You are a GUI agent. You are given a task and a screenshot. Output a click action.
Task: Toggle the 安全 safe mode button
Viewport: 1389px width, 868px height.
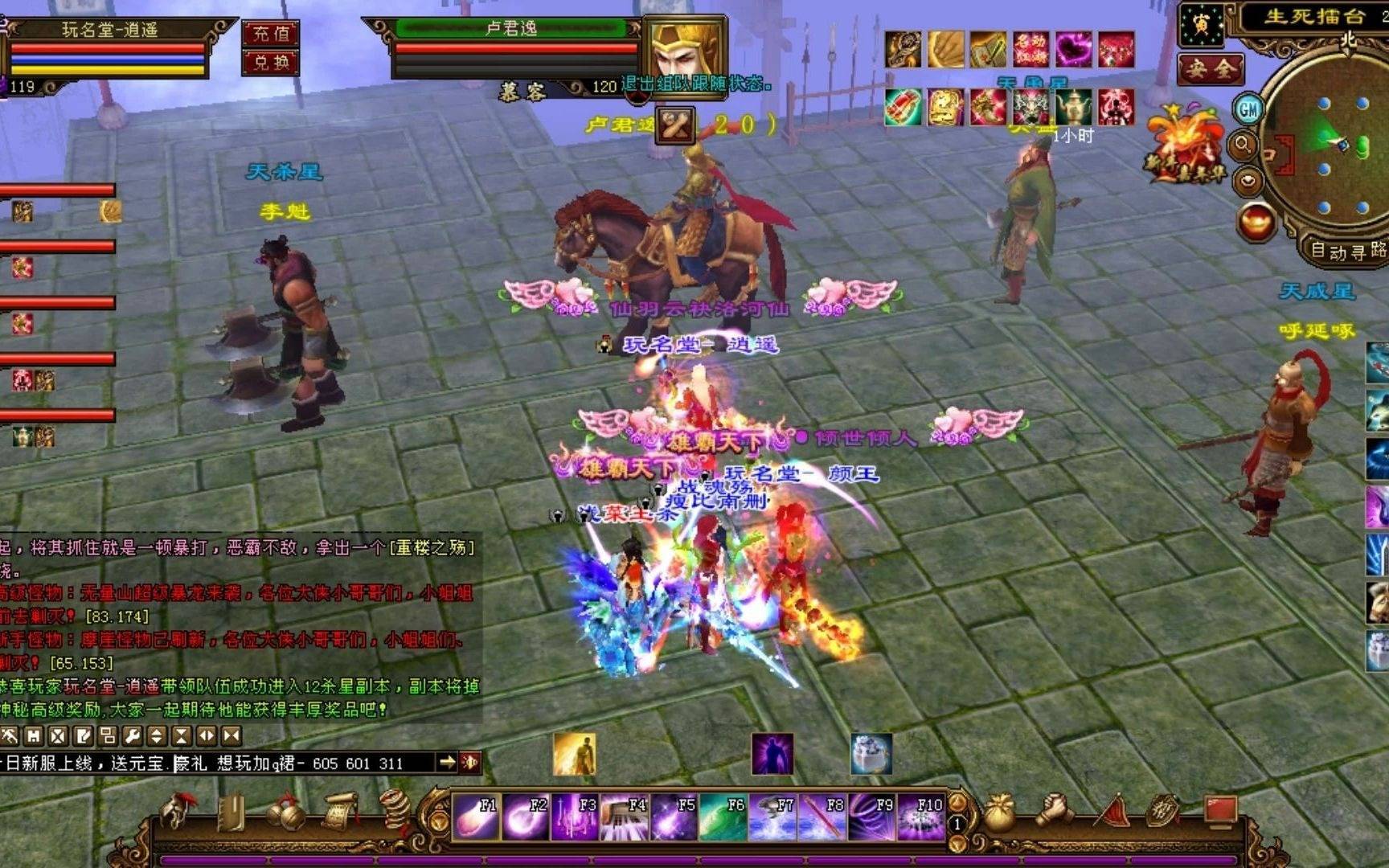(1210, 70)
